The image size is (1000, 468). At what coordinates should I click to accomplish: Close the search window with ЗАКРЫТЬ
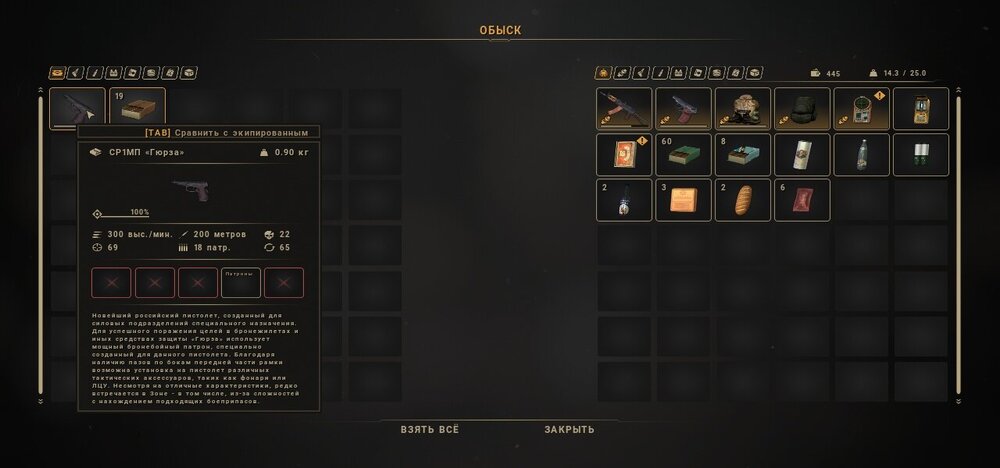click(x=569, y=429)
